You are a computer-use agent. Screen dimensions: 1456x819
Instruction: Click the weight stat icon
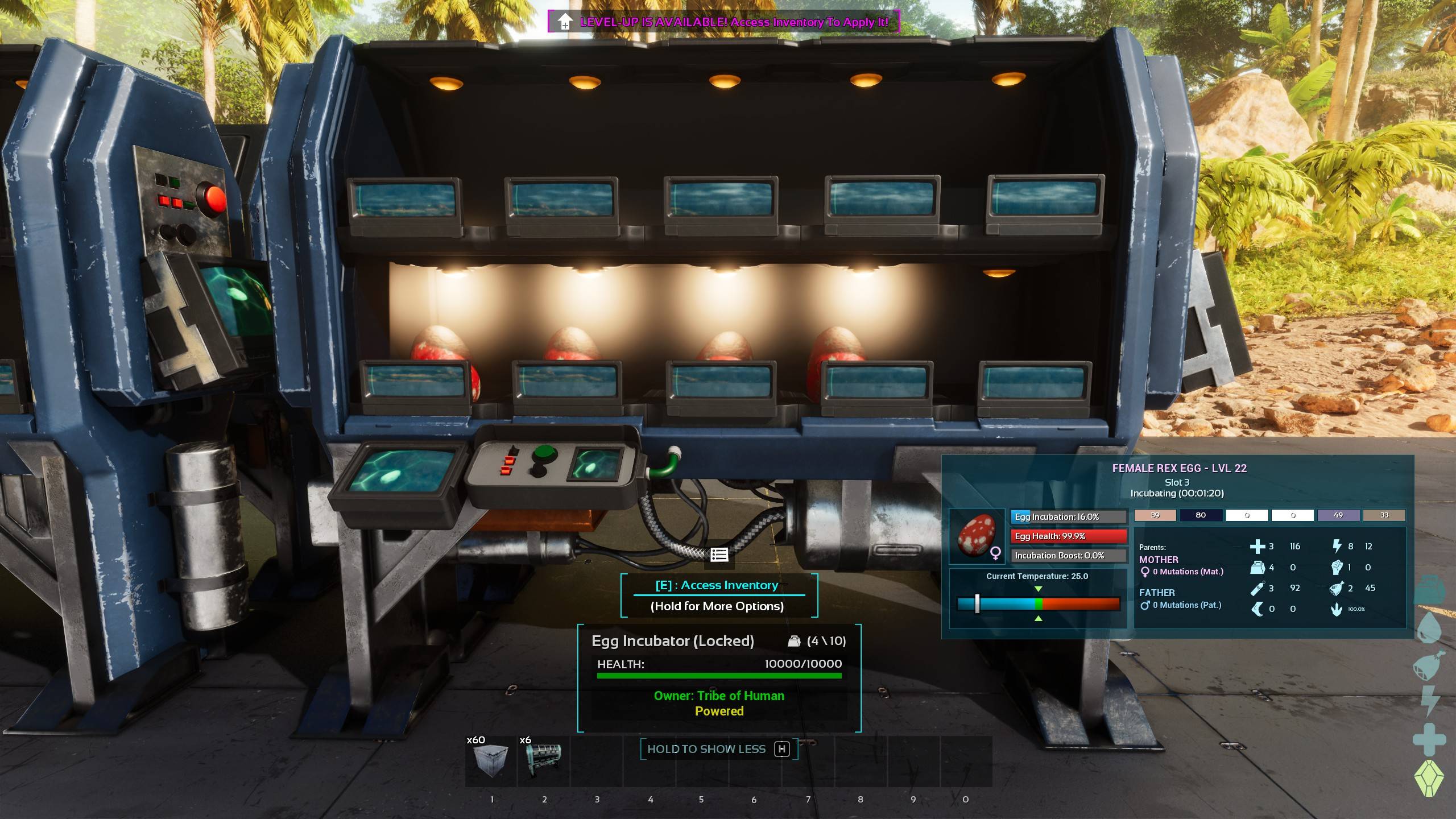[1258, 568]
